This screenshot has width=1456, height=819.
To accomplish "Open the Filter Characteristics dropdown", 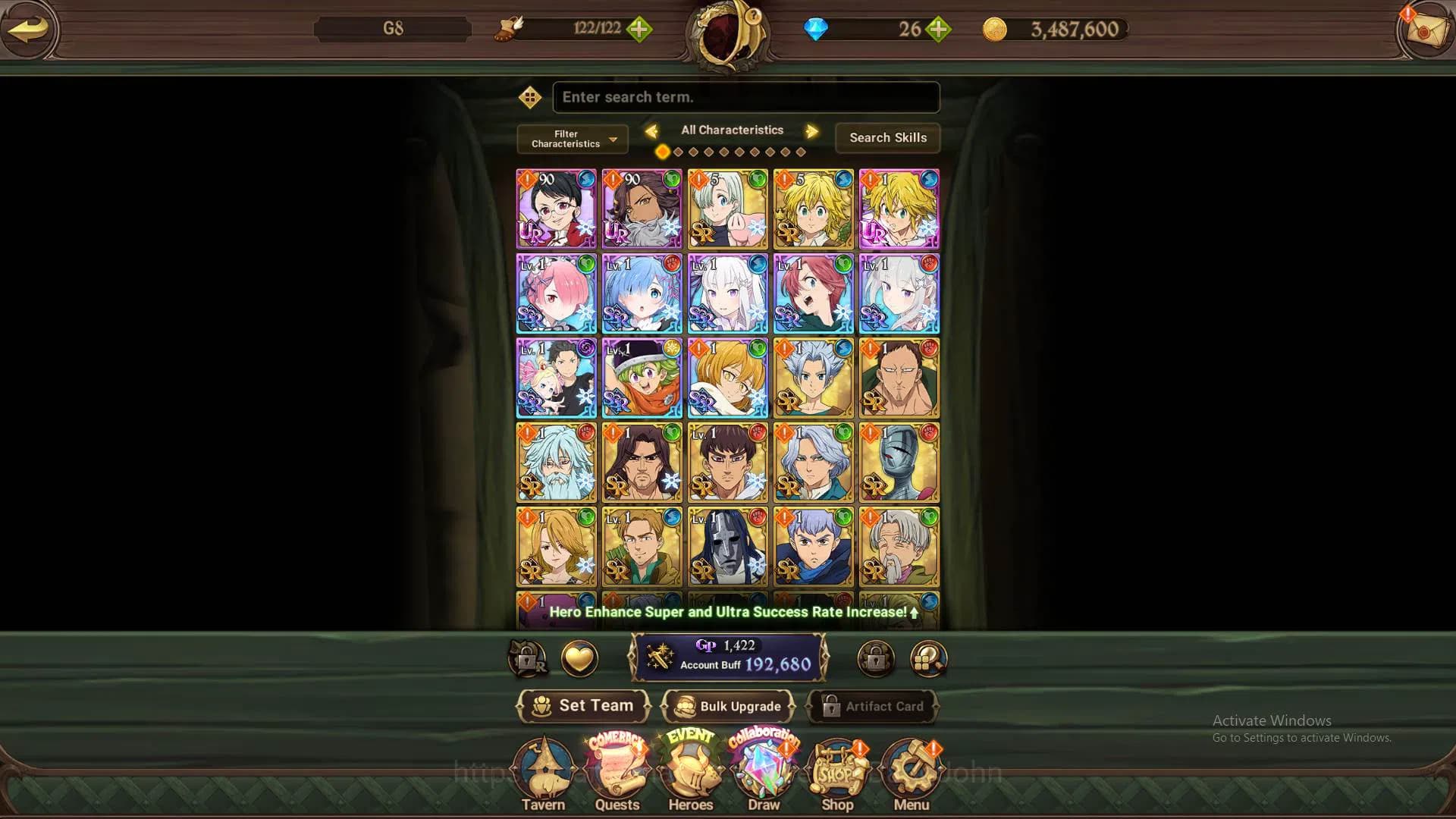I will pyautogui.click(x=571, y=139).
